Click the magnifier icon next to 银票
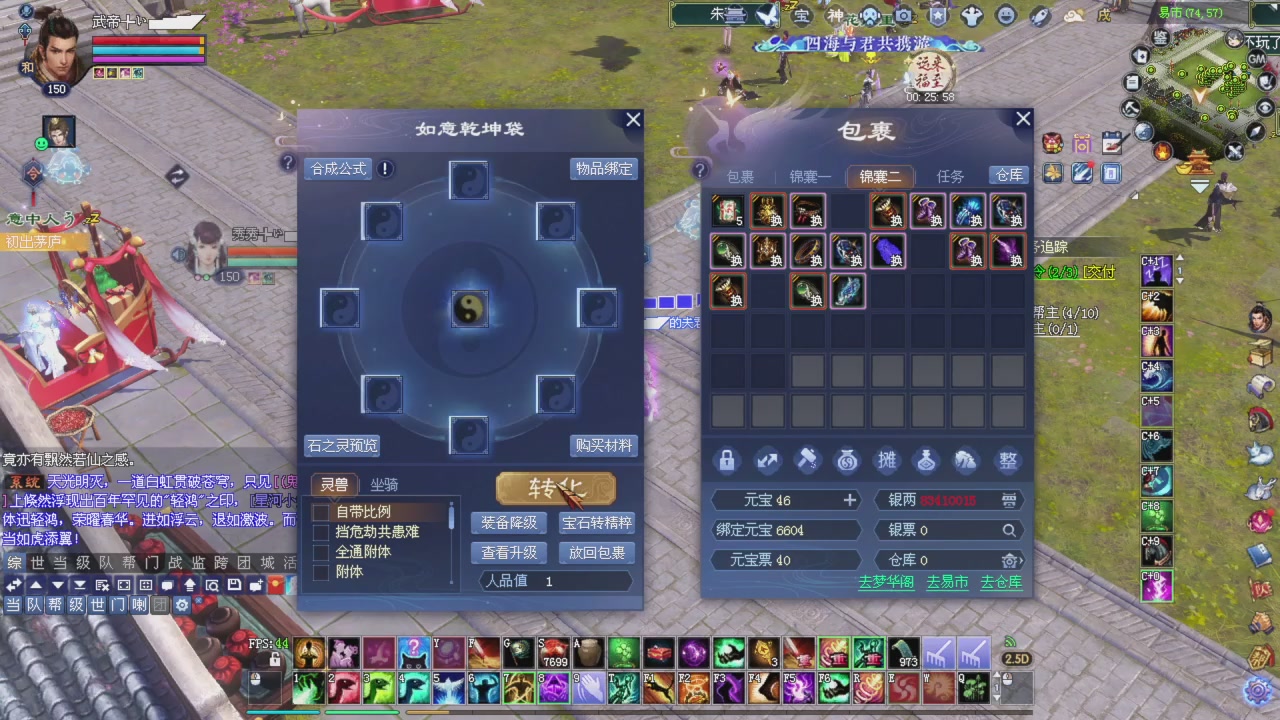Screen dimensions: 1280x720 1010,530
